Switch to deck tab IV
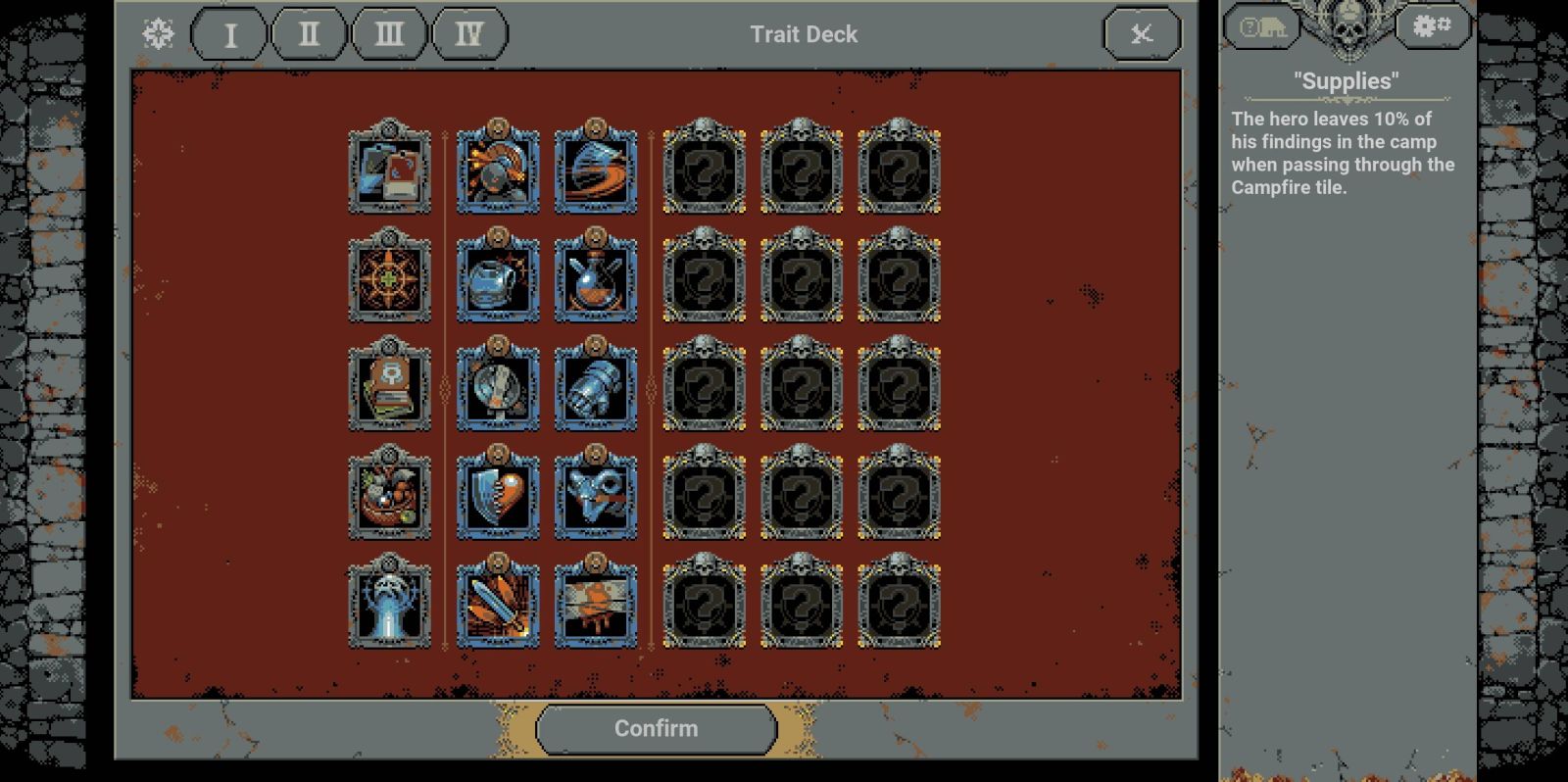This screenshot has width=1568, height=782. pos(469,35)
